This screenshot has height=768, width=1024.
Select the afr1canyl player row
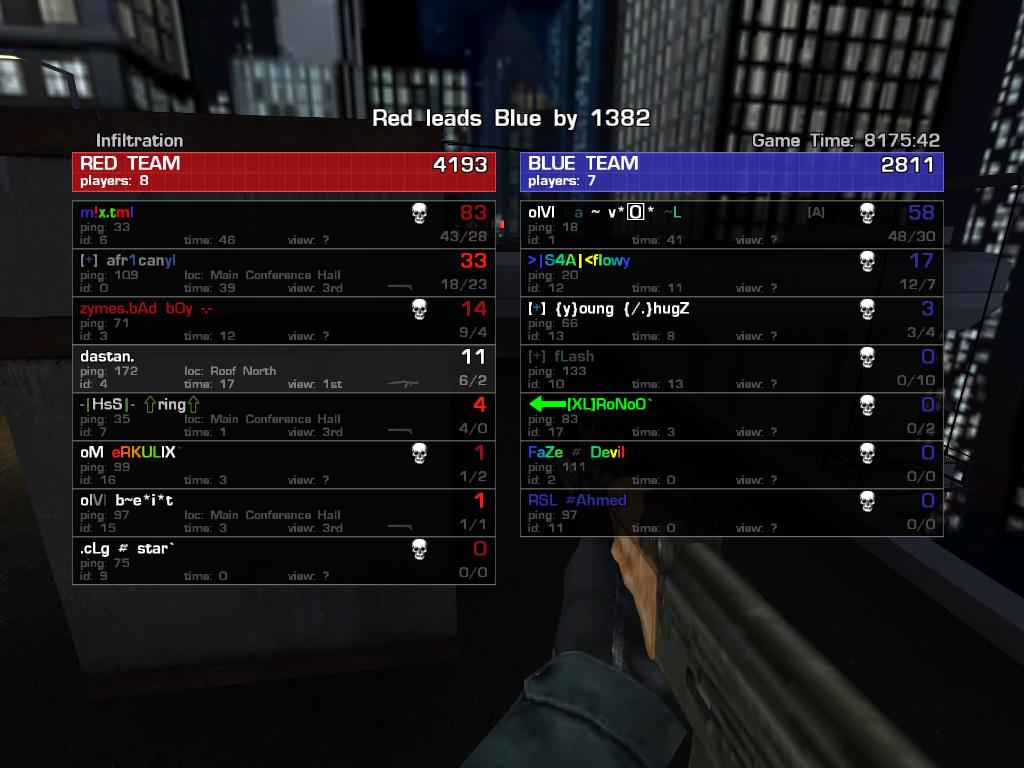[x=284, y=273]
